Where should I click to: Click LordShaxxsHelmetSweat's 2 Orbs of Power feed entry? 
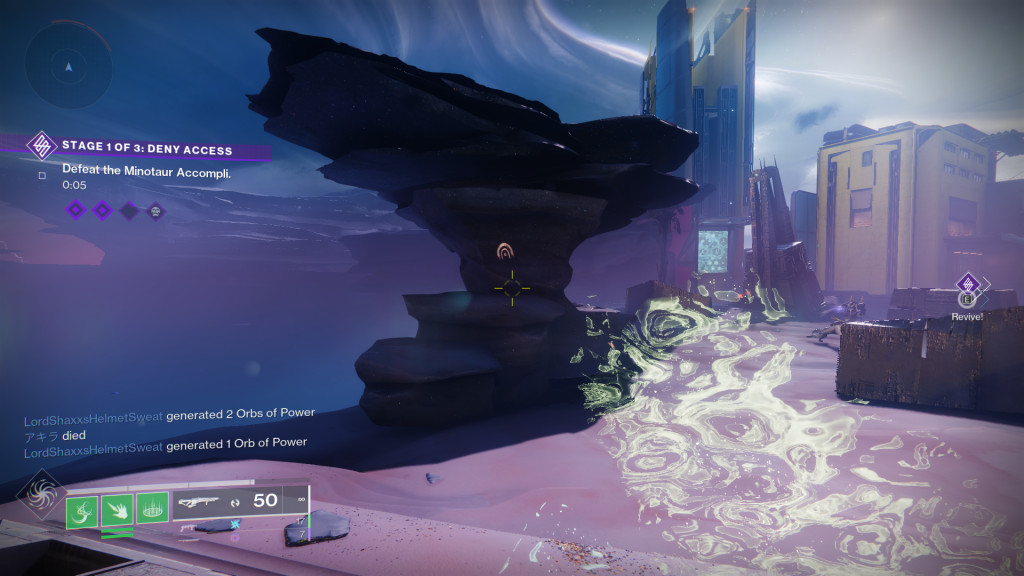tap(175, 414)
